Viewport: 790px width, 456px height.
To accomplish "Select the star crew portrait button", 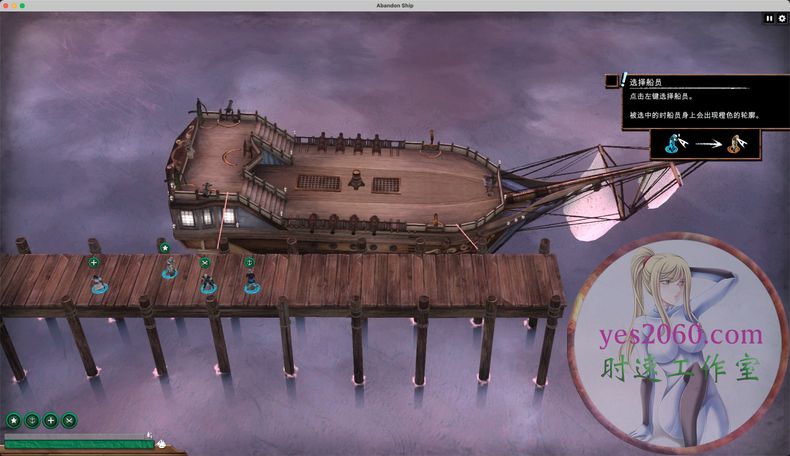I will coord(14,421).
